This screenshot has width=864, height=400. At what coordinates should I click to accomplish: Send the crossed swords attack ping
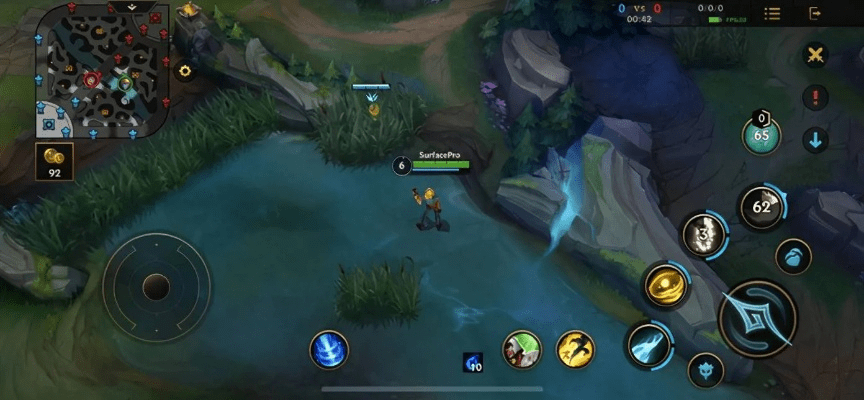click(x=816, y=55)
